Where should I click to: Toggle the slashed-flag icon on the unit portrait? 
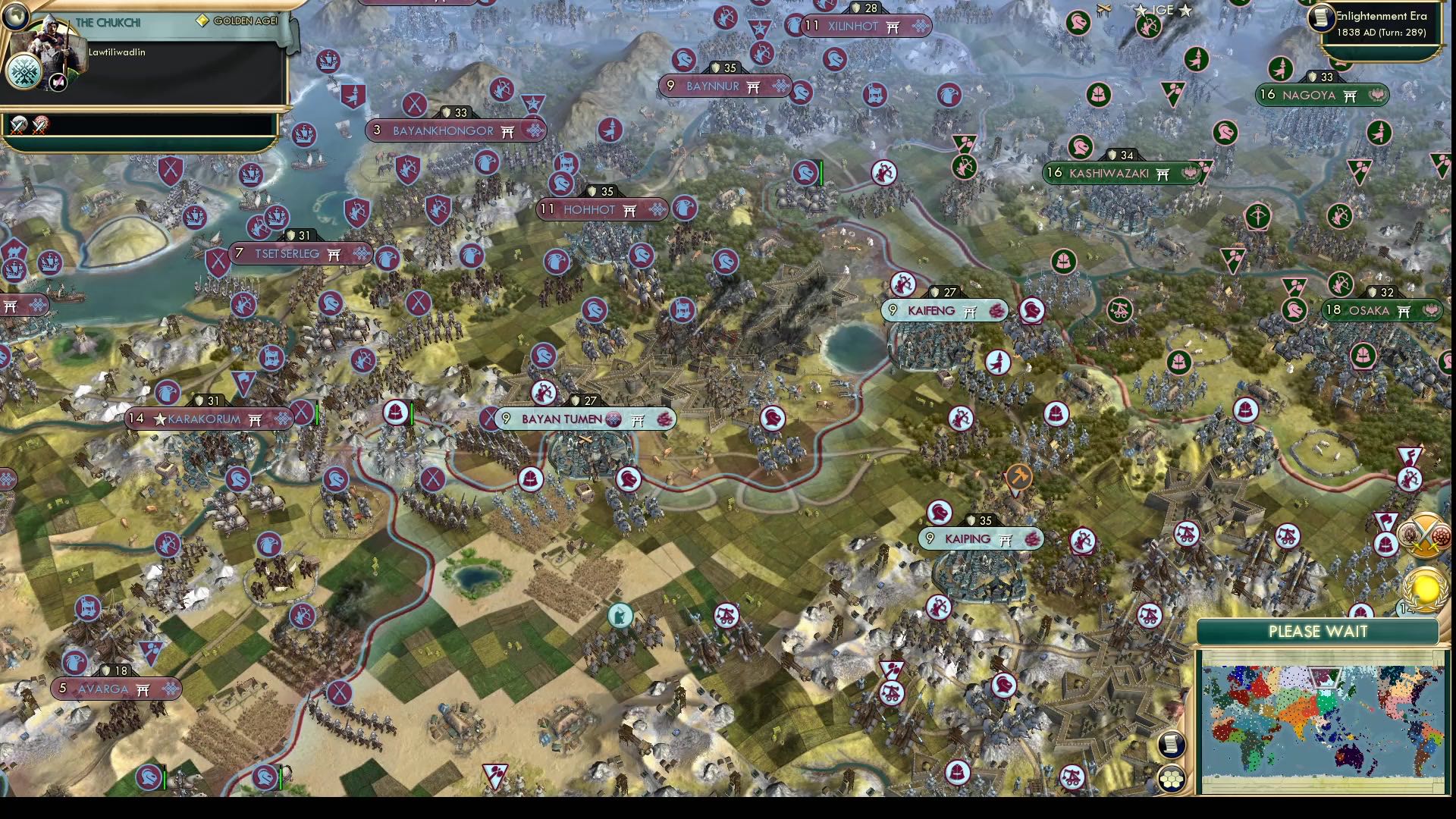tap(58, 82)
